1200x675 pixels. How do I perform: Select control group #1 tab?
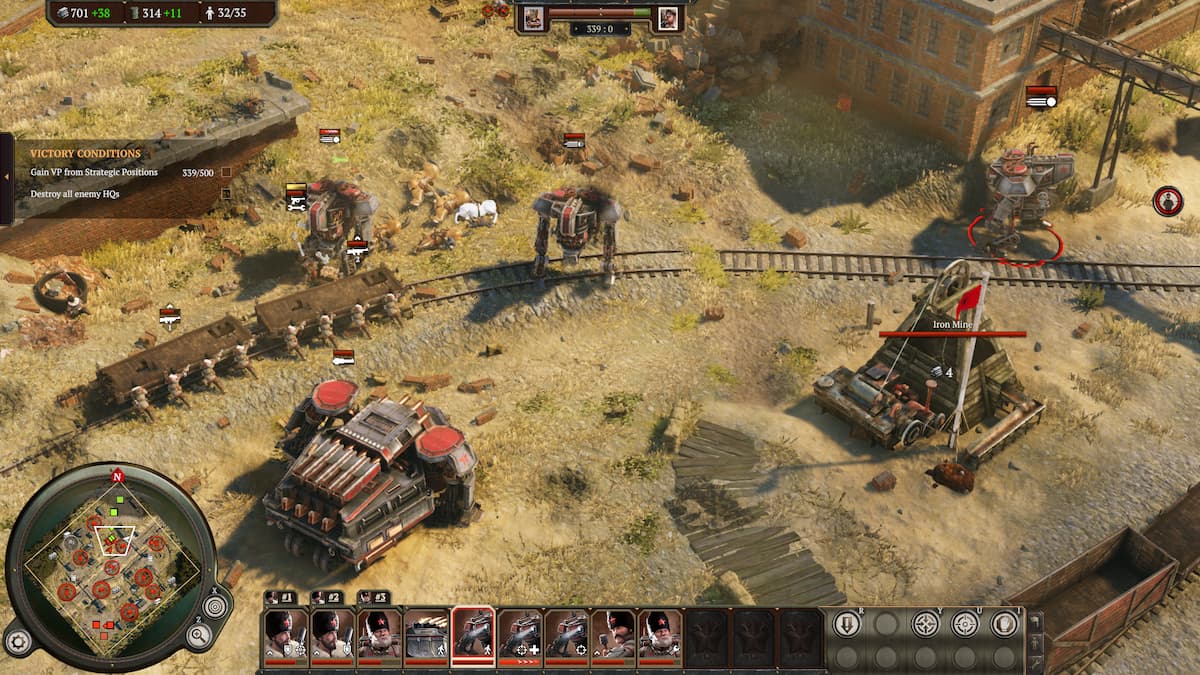pos(279,597)
